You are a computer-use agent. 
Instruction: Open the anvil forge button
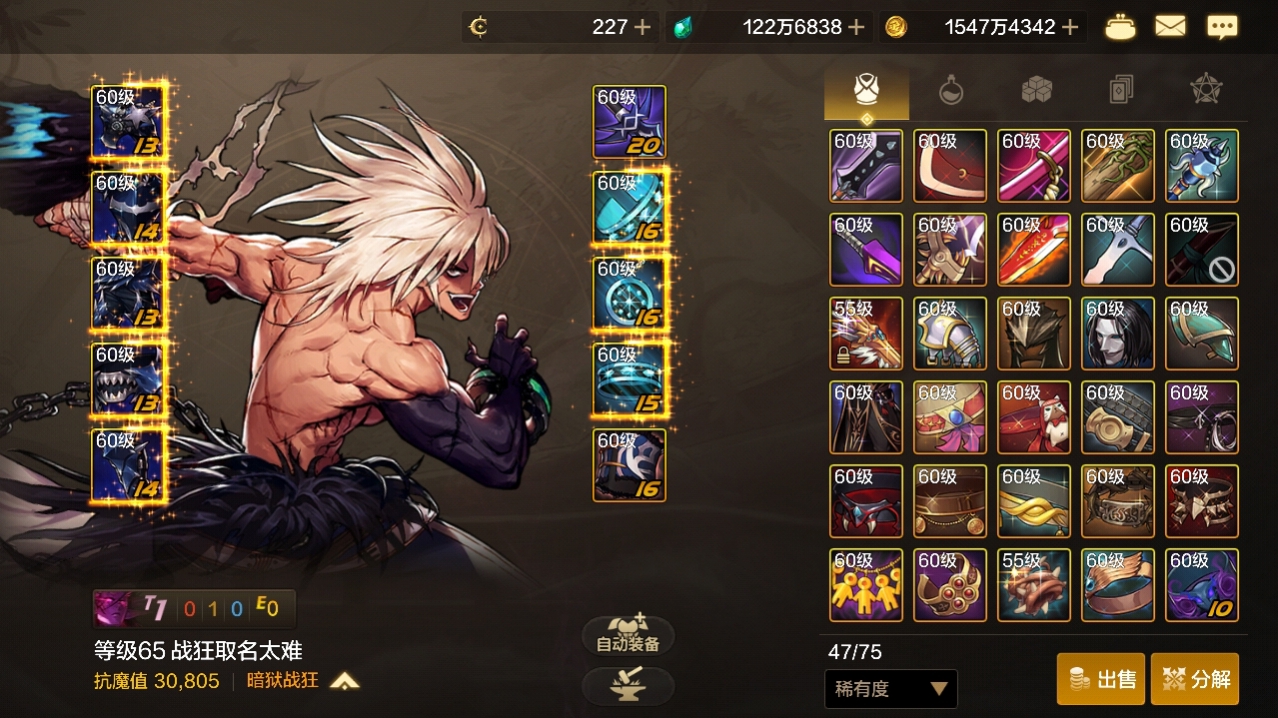click(628, 686)
